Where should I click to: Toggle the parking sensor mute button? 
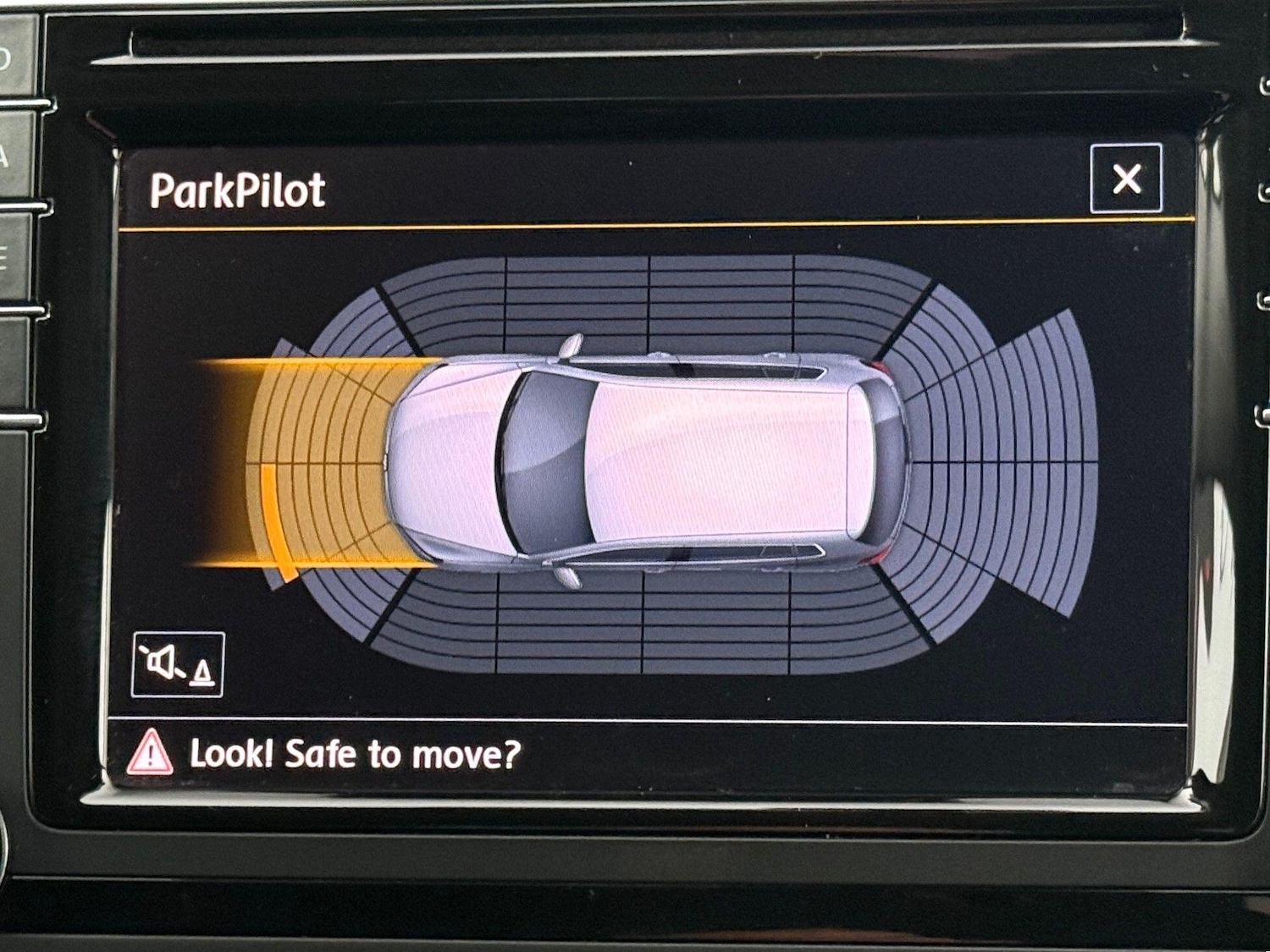coord(178,664)
